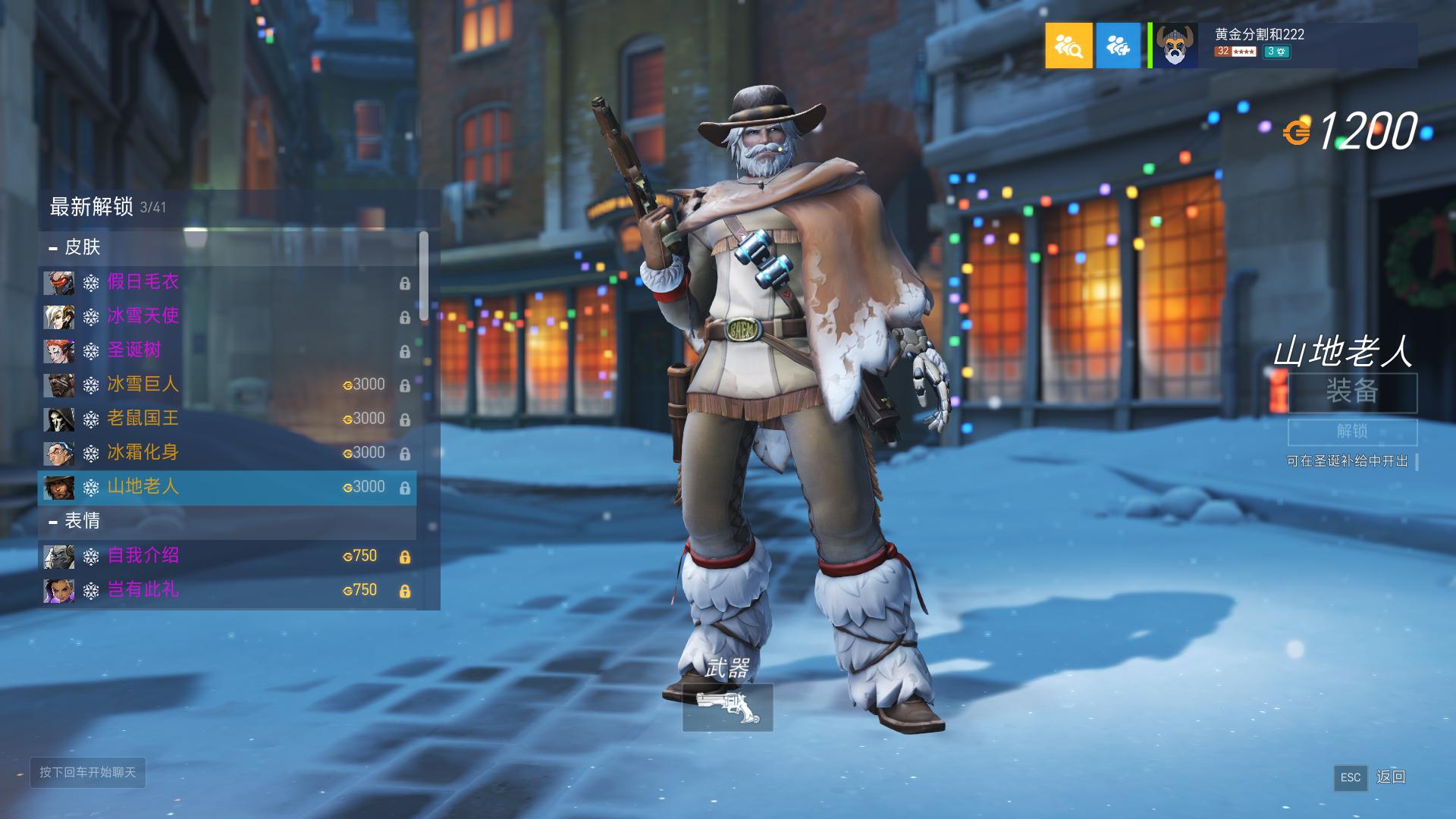Collapse the 皮肤 category header
Image resolution: width=1456 pixels, height=819 pixels.
point(226,247)
